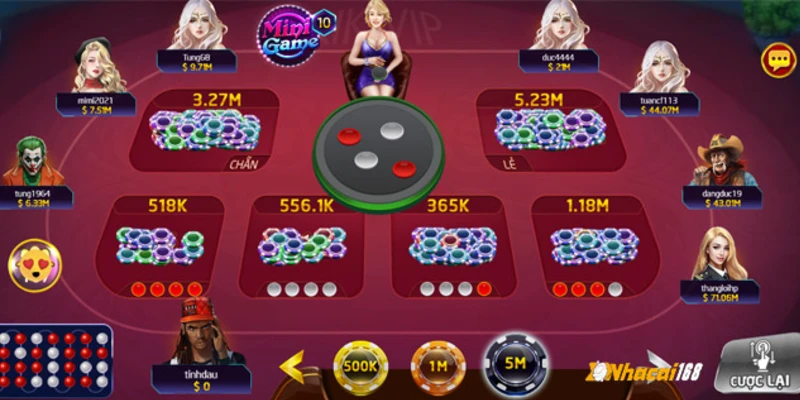Choose the 1M chip
This screenshot has width=800, height=400.
coord(438,368)
